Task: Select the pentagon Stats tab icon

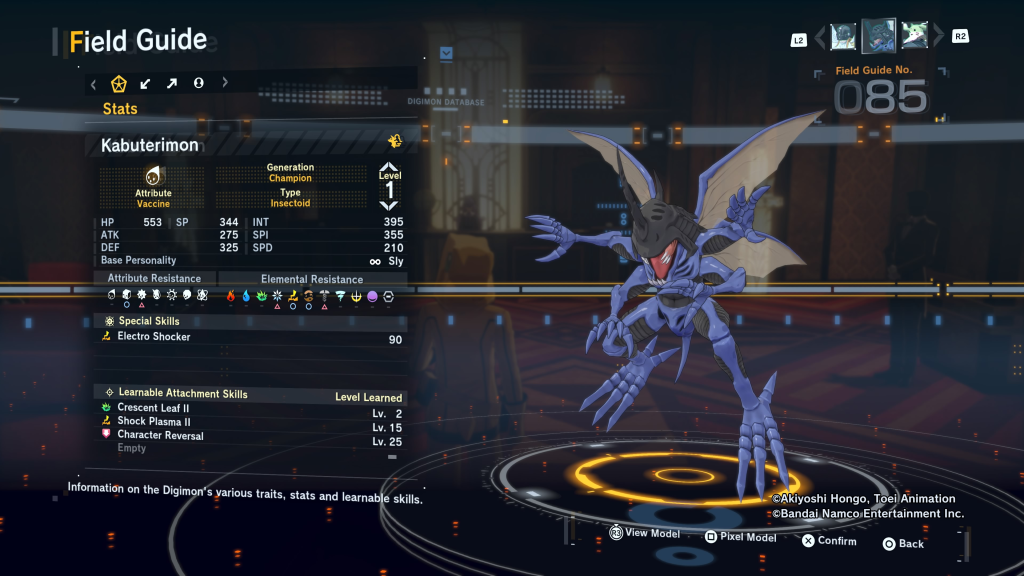Action: point(119,84)
